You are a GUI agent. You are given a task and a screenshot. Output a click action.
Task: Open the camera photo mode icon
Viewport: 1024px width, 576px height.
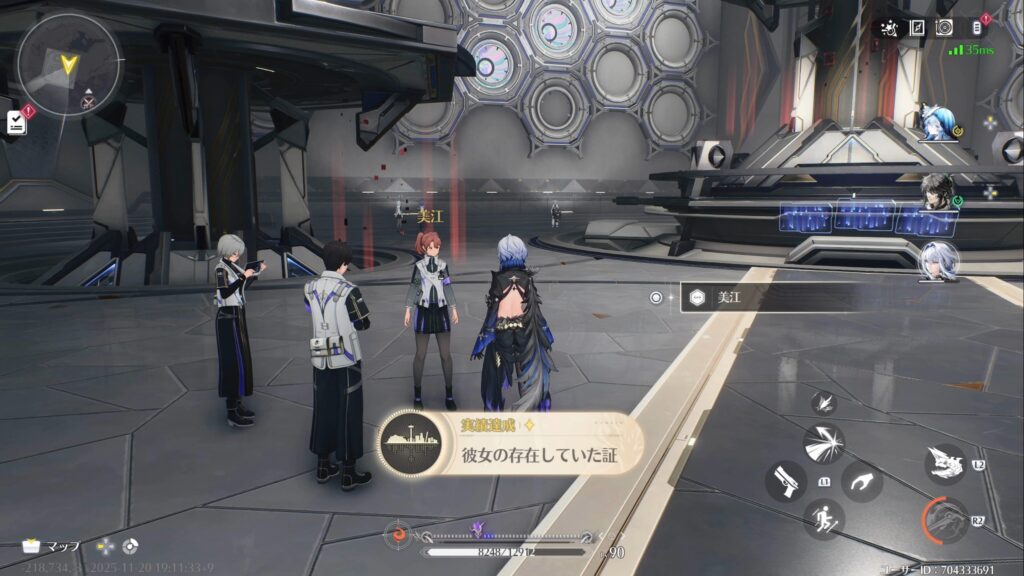click(945, 27)
